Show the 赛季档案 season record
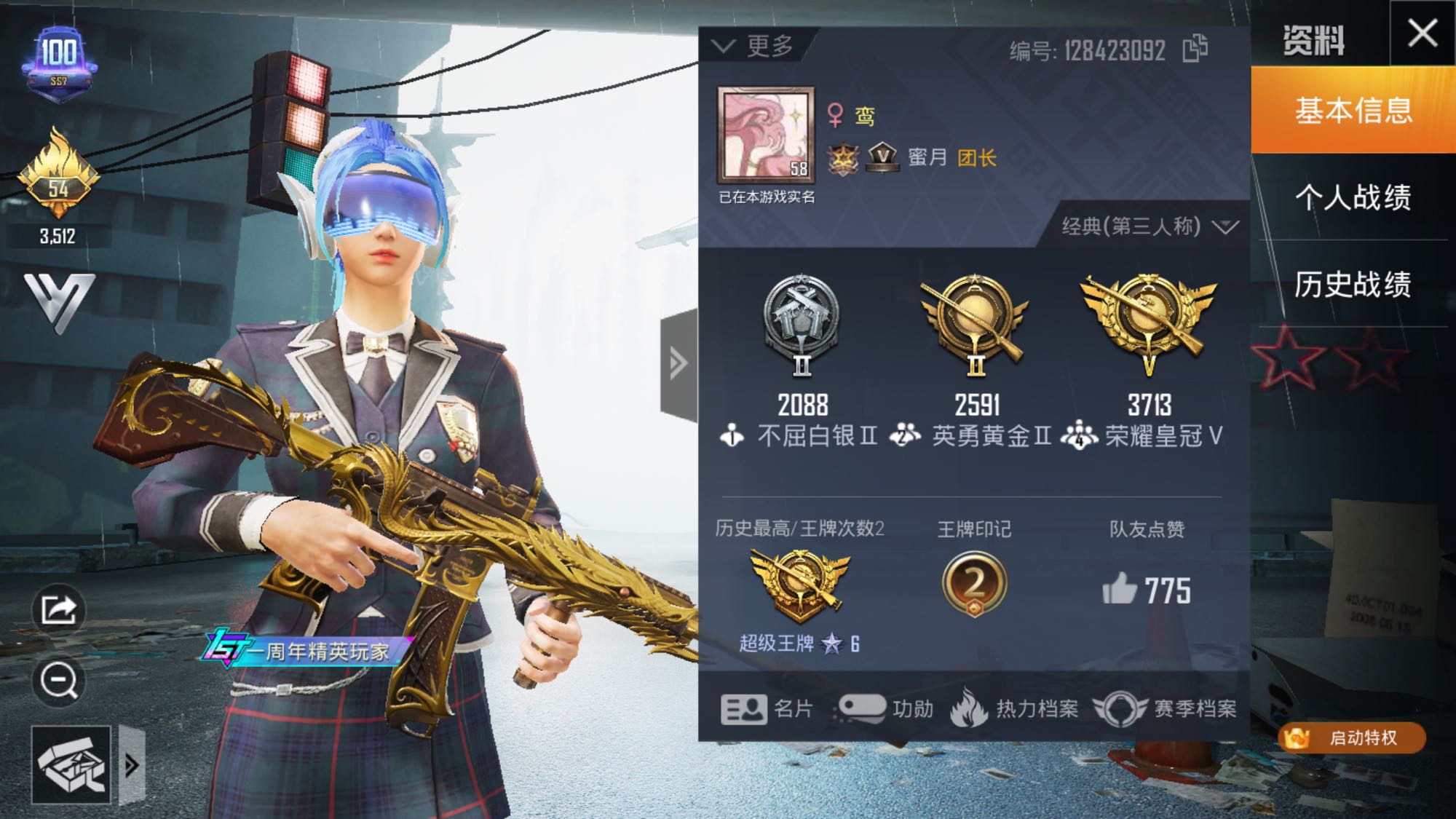This screenshot has height=819, width=1456. (1165, 708)
